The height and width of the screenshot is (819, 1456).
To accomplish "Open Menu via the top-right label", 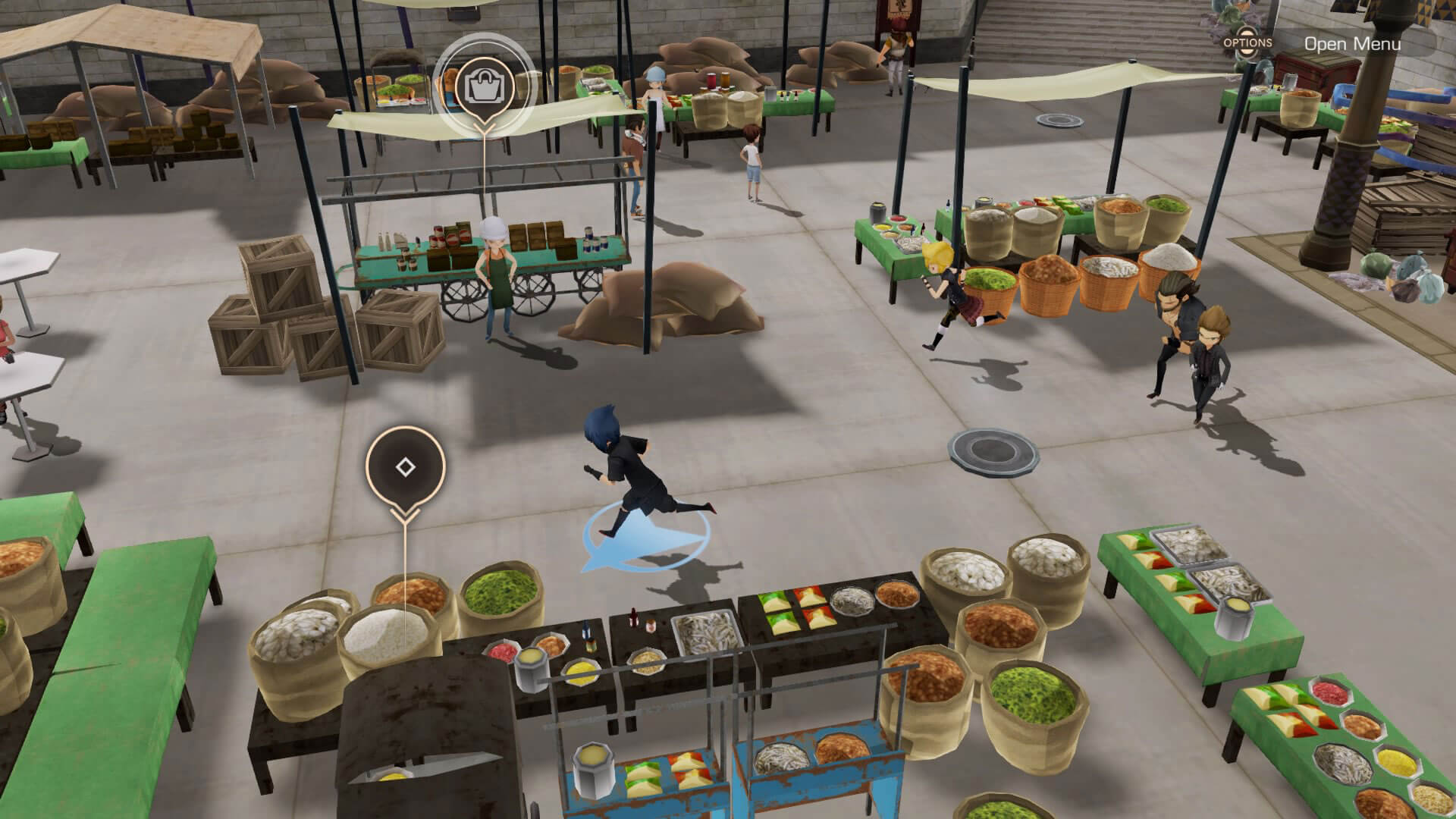I will (x=1351, y=44).
